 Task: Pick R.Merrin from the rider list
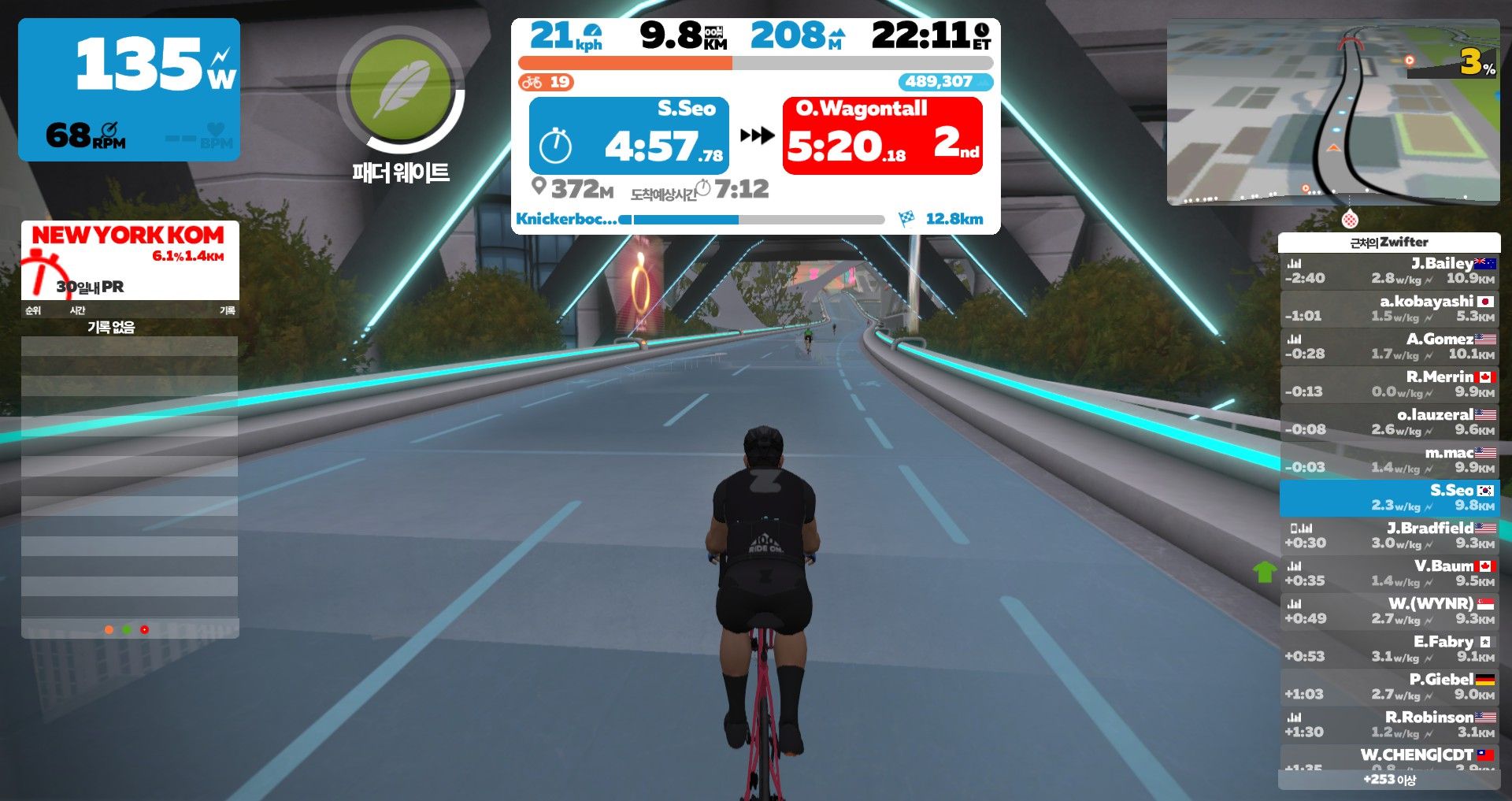tap(1389, 384)
